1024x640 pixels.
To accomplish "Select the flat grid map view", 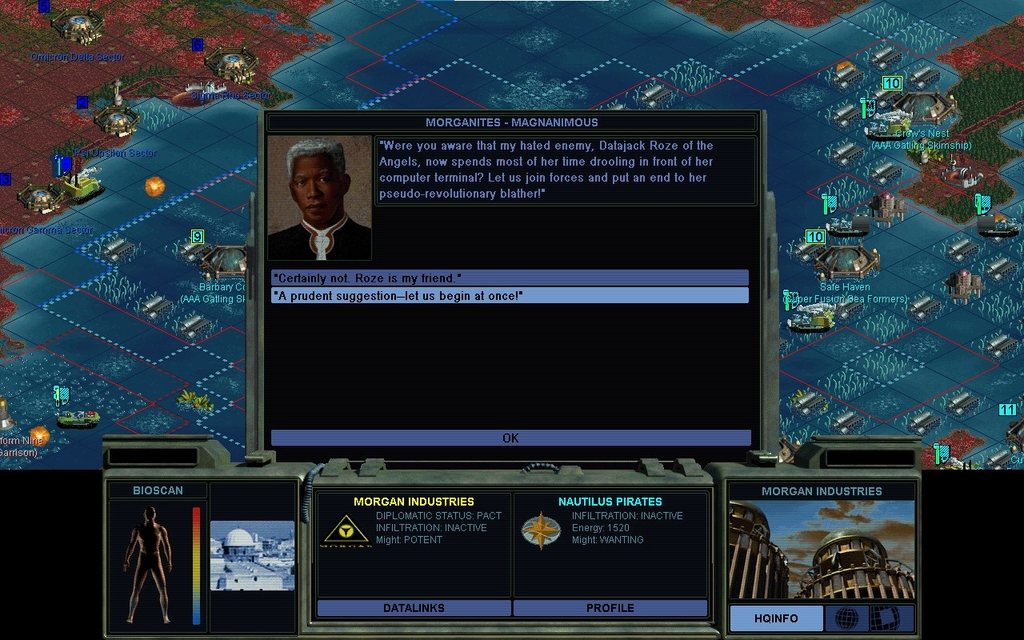I will click(884, 618).
